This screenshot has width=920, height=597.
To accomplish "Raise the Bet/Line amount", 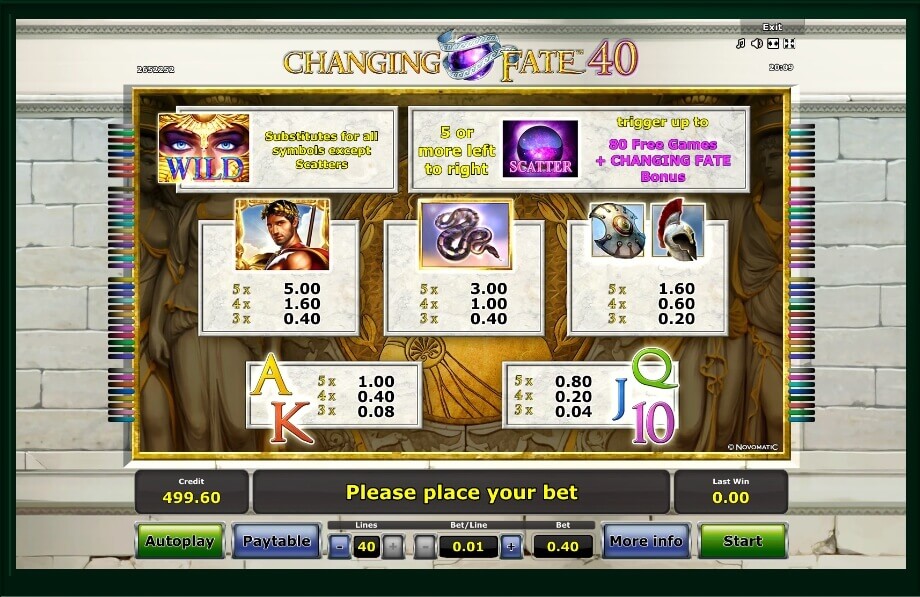I will click(511, 546).
